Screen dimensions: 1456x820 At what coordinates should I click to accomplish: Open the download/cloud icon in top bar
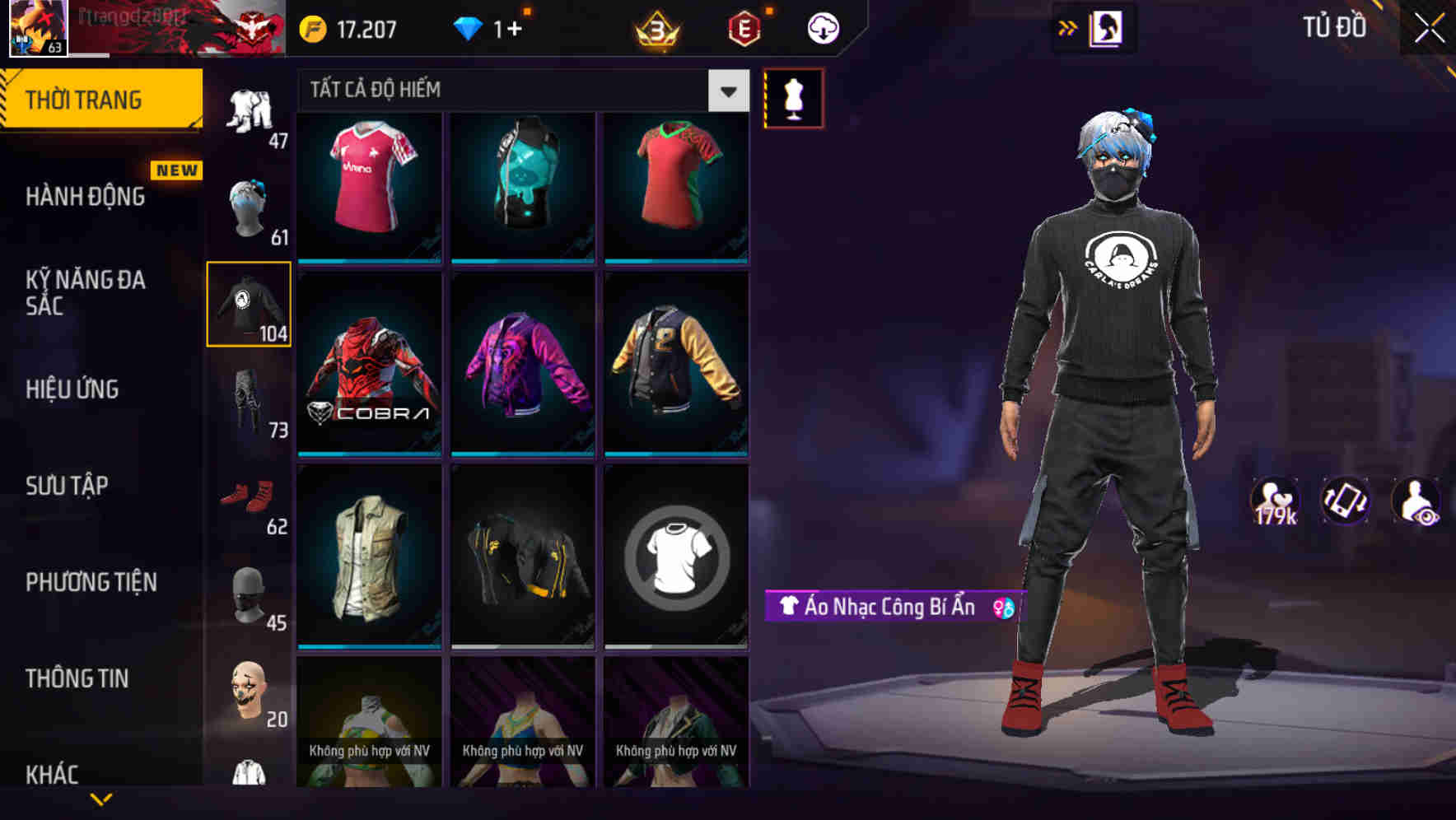click(x=821, y=27)
